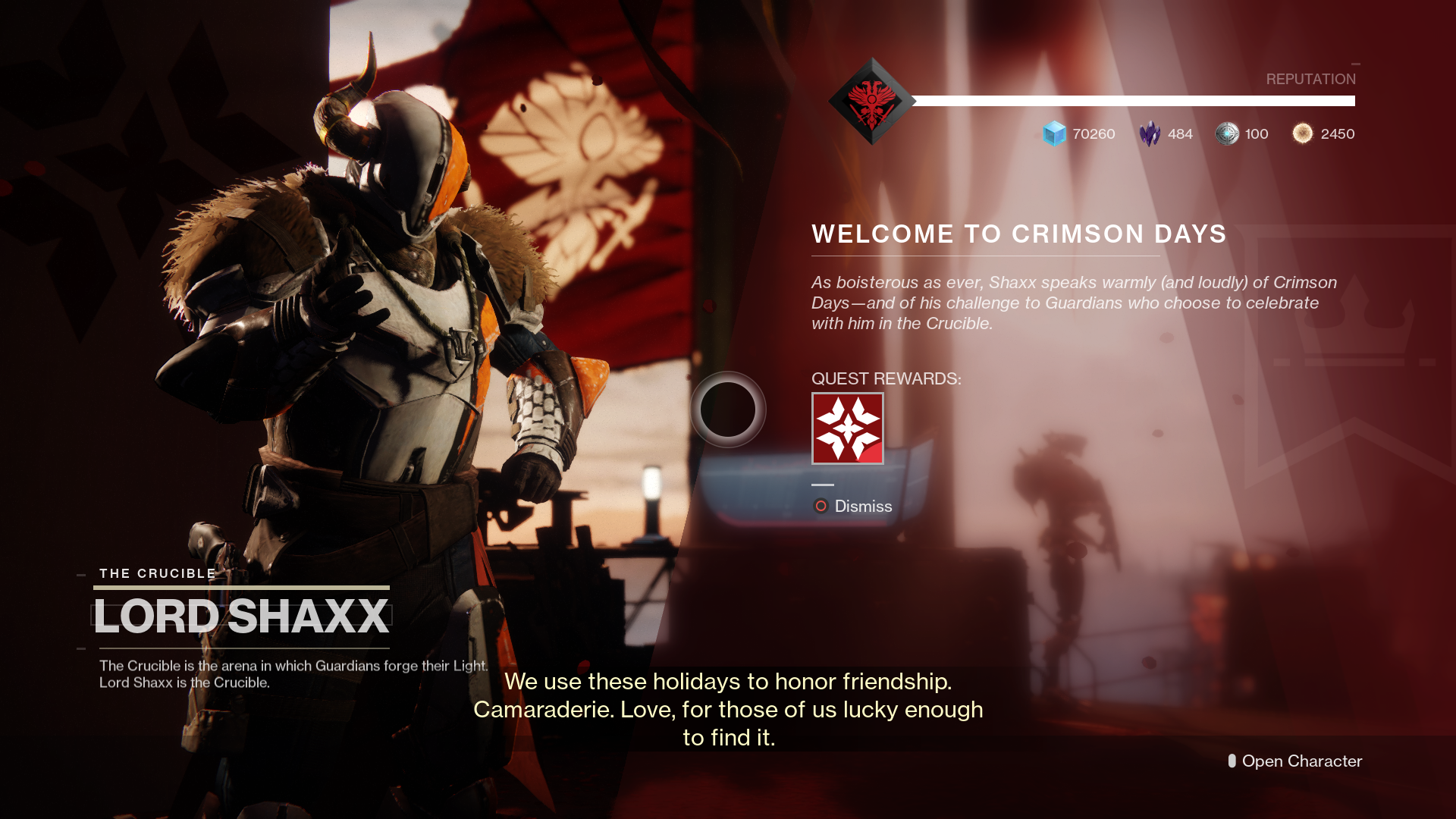This screenshot has width=1456, height=819.
Task: Select The Crucible header label
Action: click(156, 573)
